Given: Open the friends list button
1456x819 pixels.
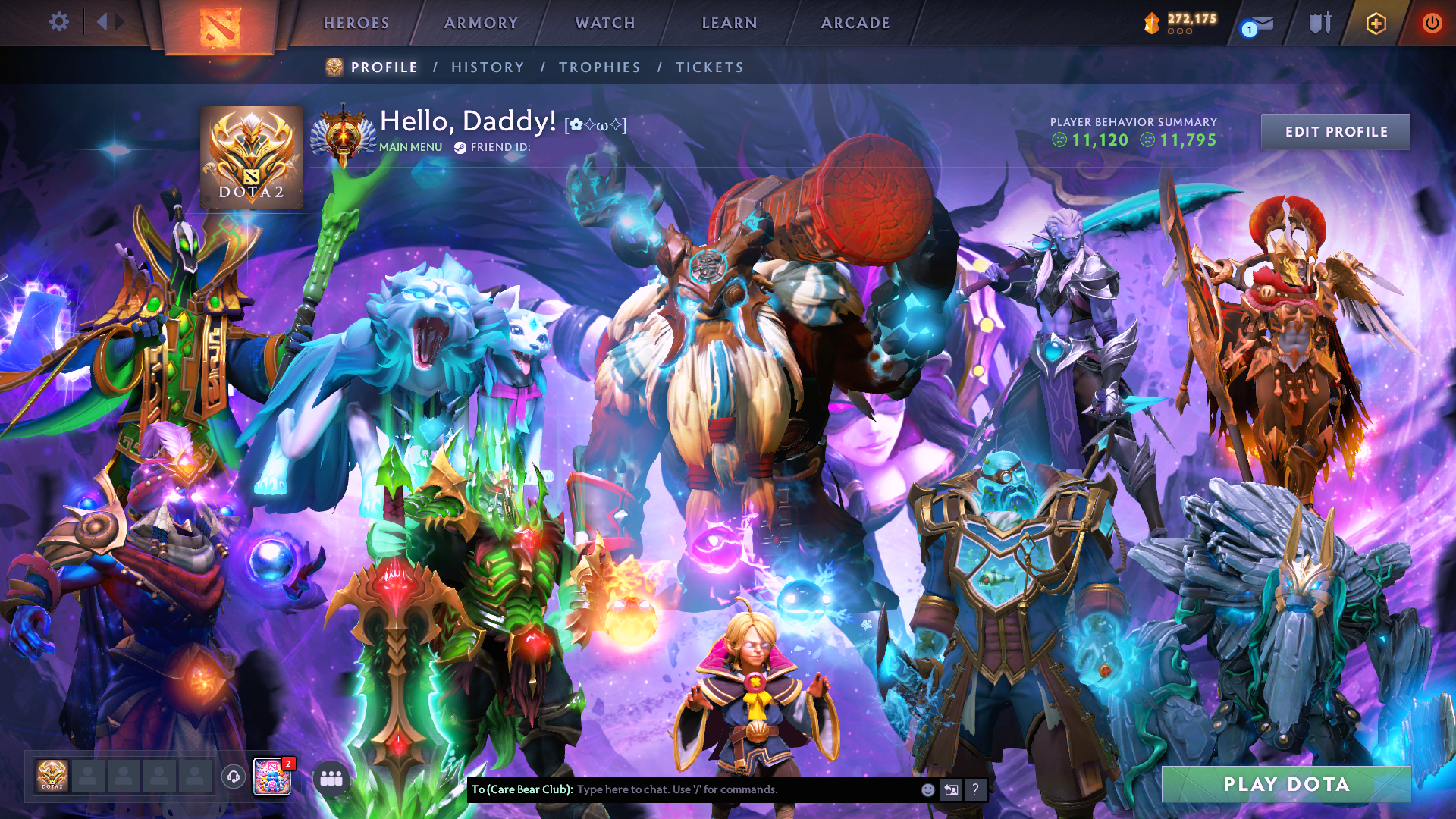Looking at the screenshot, I should [331, 778].
